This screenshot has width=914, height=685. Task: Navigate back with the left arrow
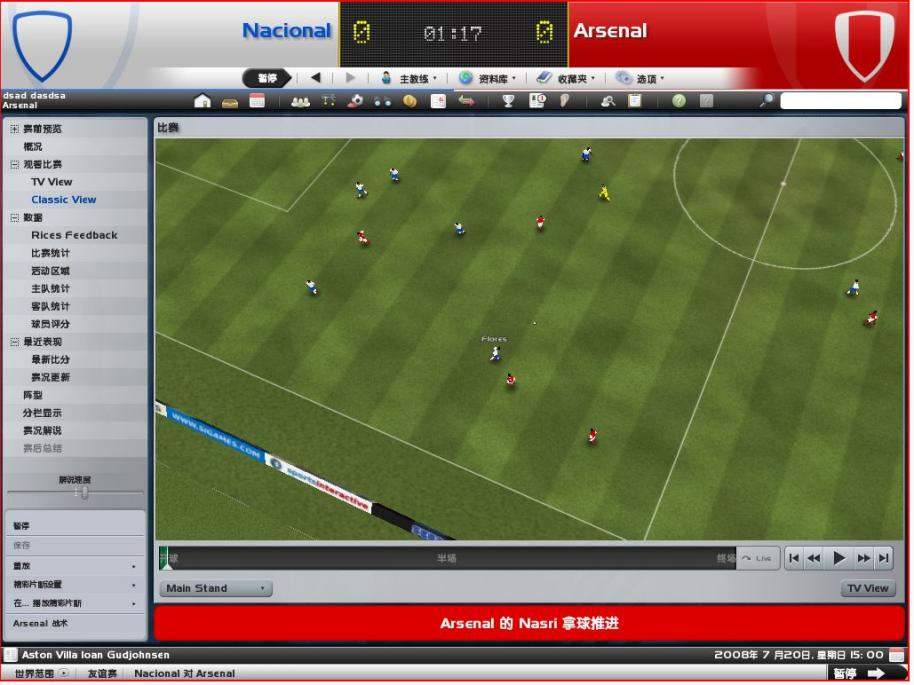pyautogui.click(x=316, y=78)
